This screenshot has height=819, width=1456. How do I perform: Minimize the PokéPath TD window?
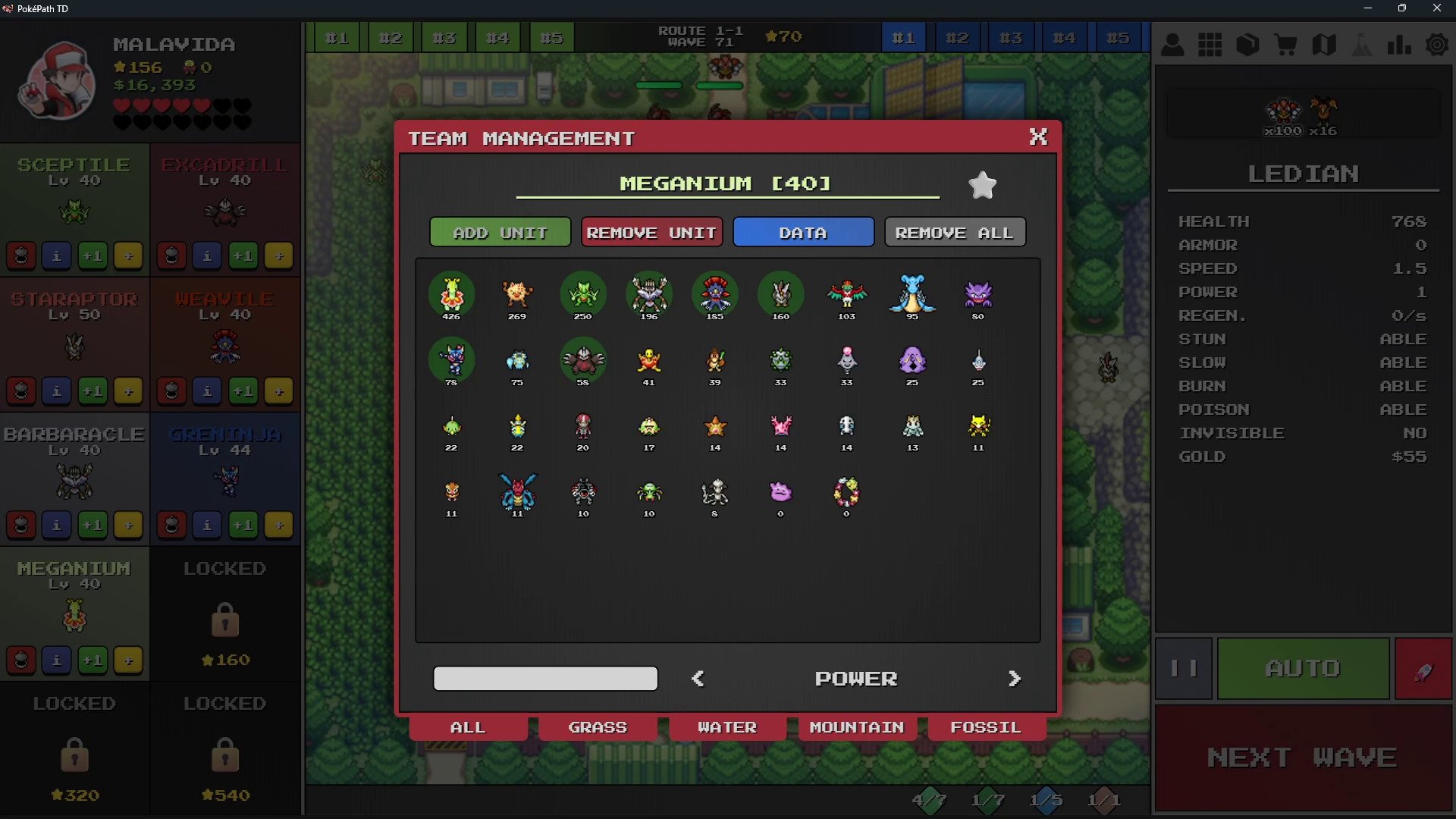pyautogui.click(x=1368, y=8)
